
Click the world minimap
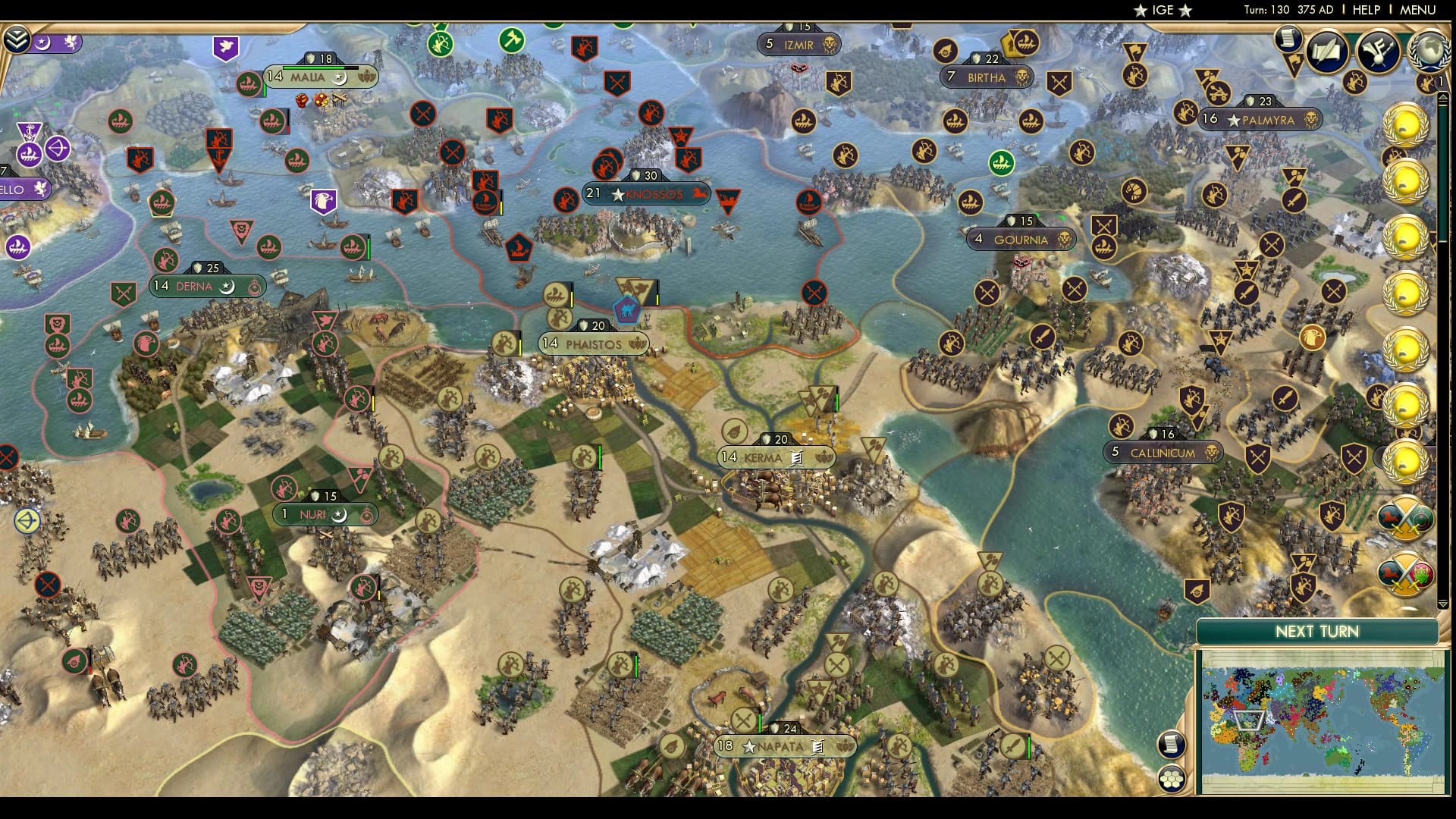1322,723
